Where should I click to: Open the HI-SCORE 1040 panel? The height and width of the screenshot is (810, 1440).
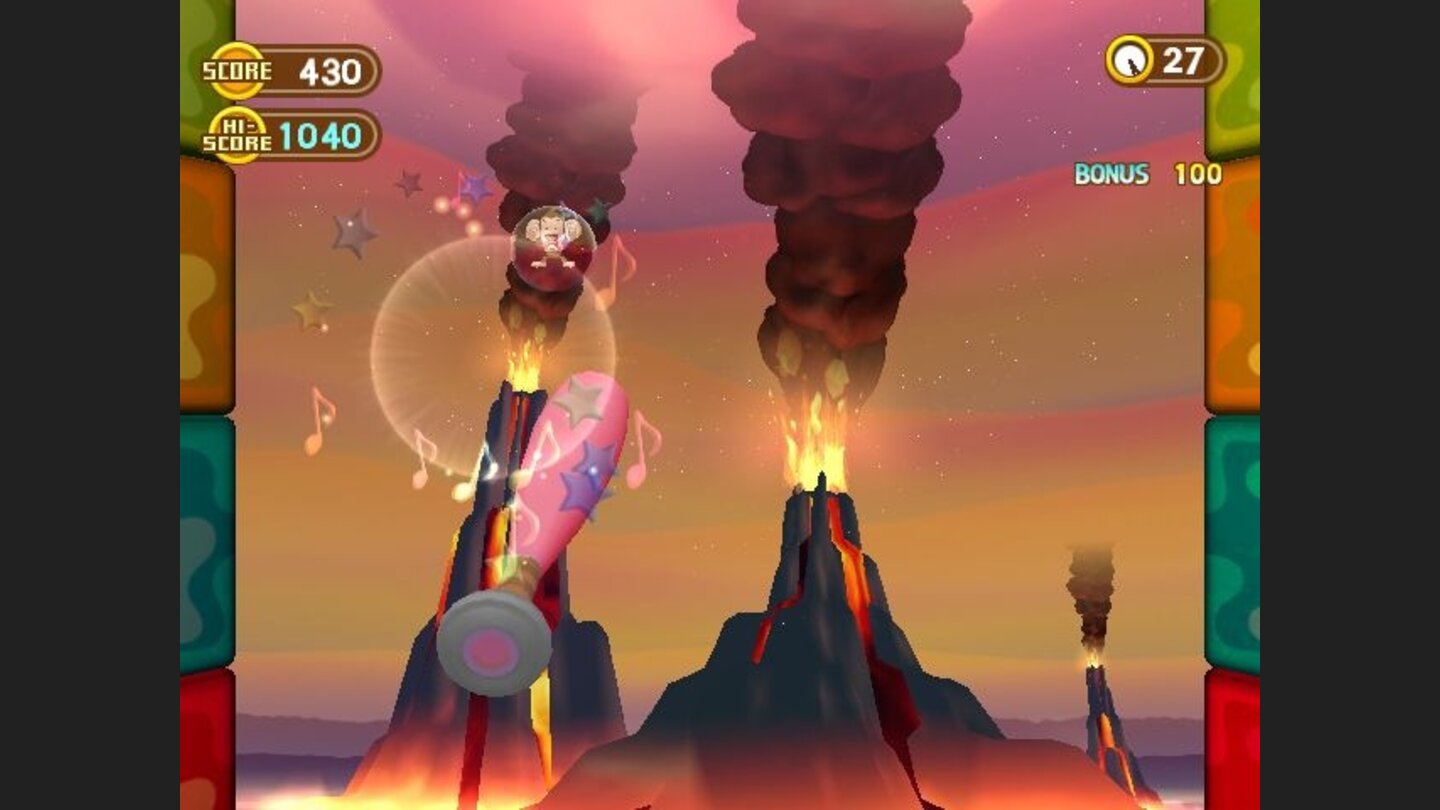pos(300,136)
